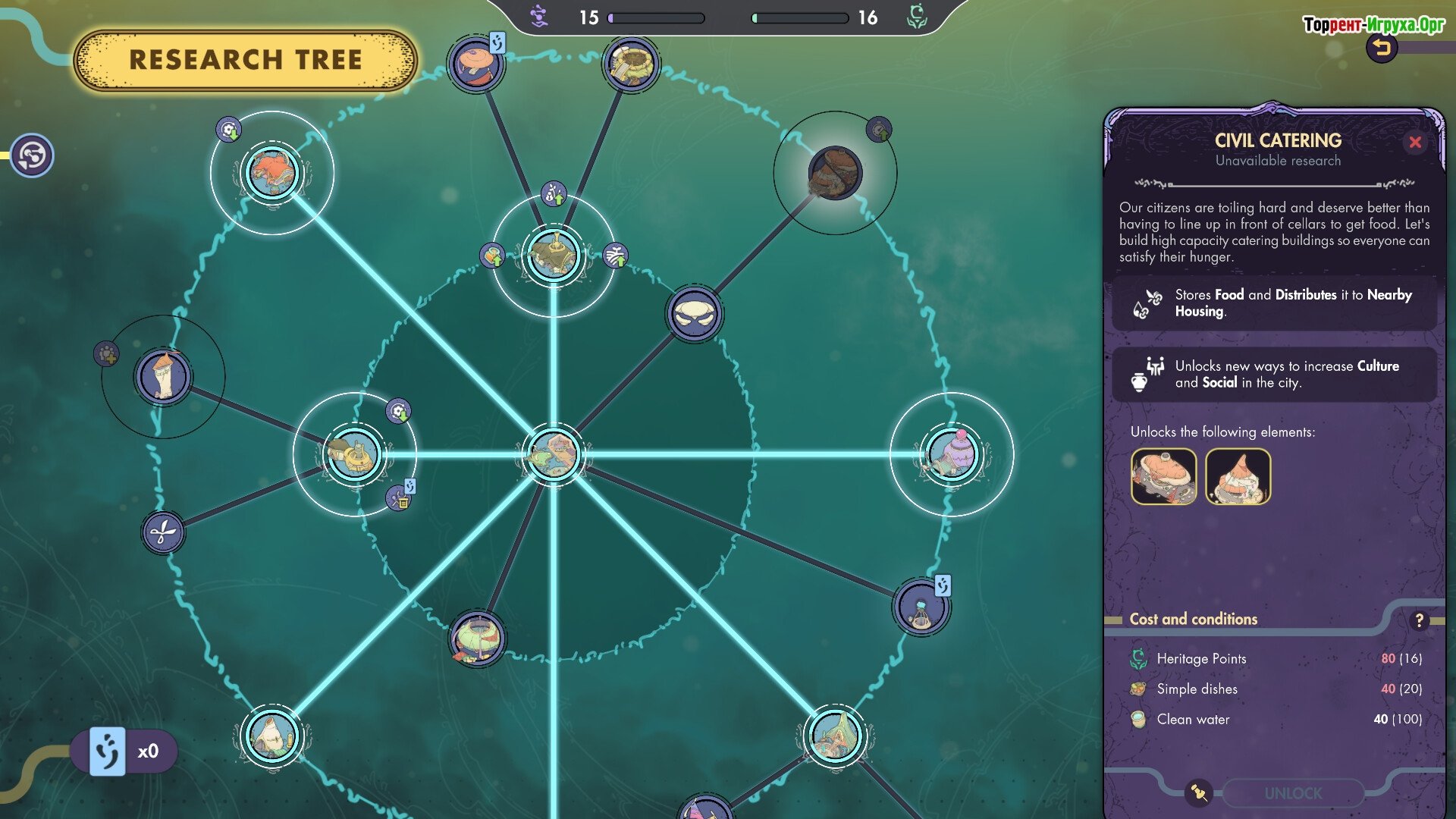Click the disabled Unlock research button

1293,793
